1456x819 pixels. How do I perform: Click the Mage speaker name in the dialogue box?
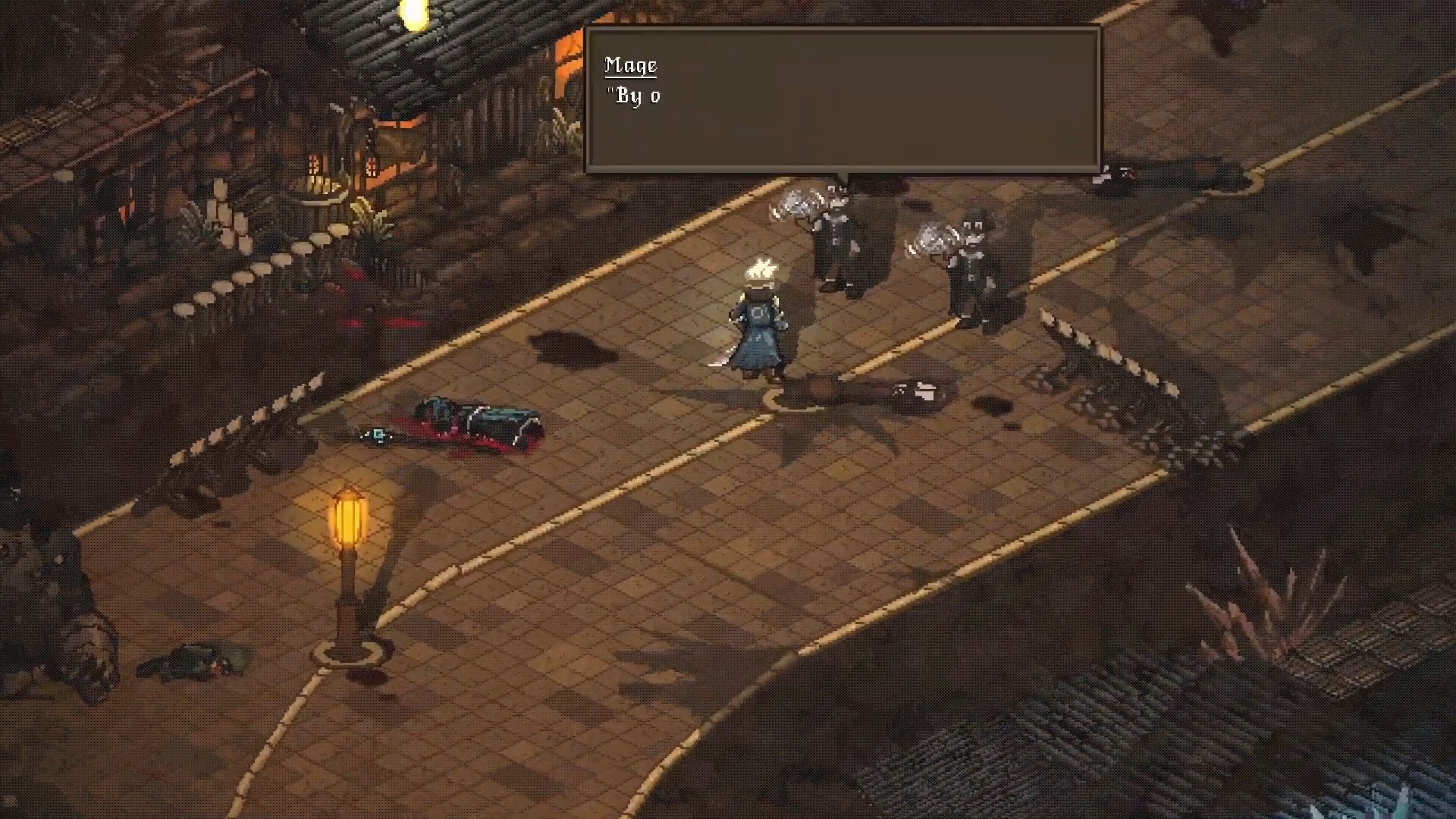pyautogui.click(x=630, y=65)
